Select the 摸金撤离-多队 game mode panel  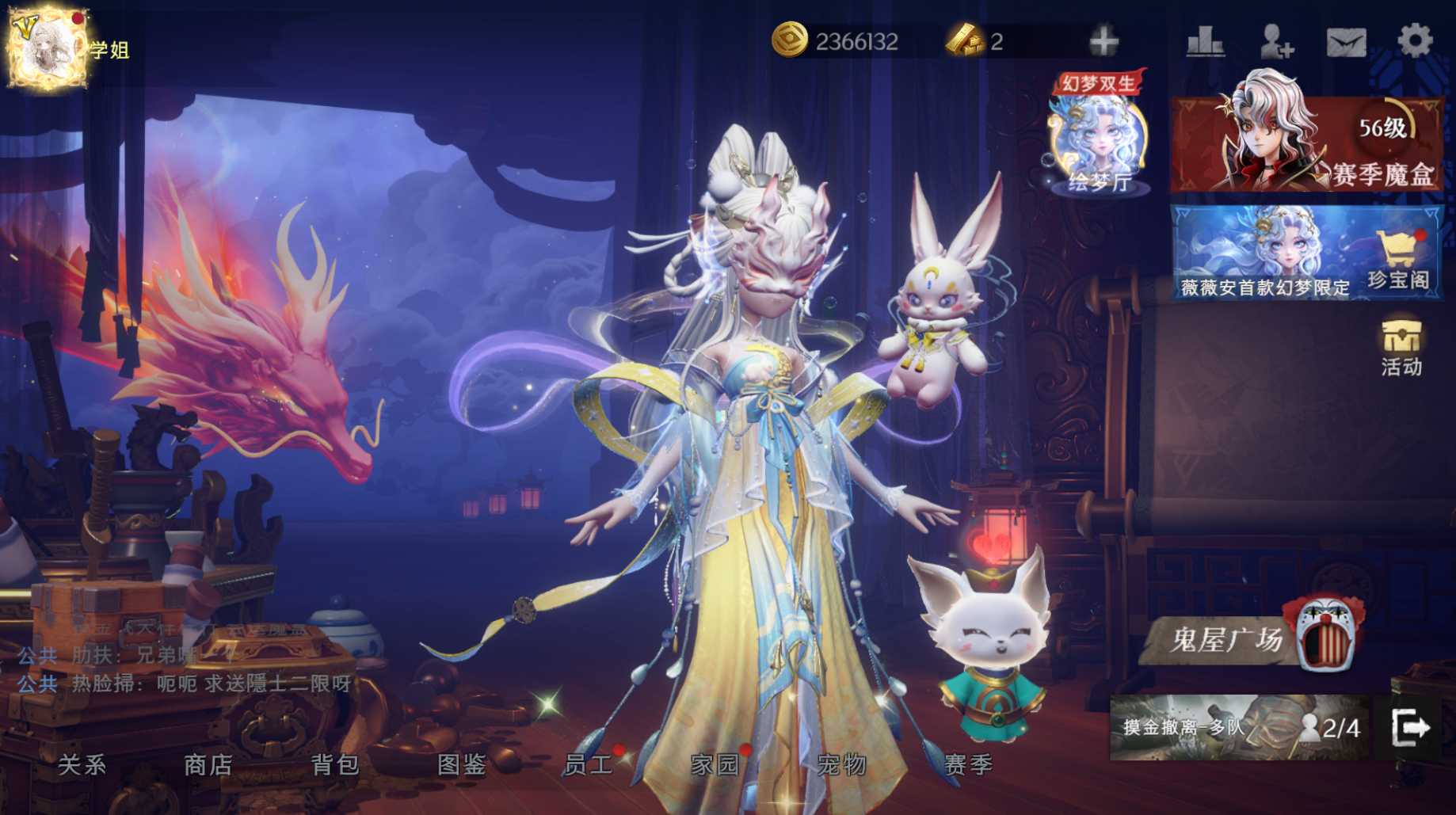[x=1238, y=727]
